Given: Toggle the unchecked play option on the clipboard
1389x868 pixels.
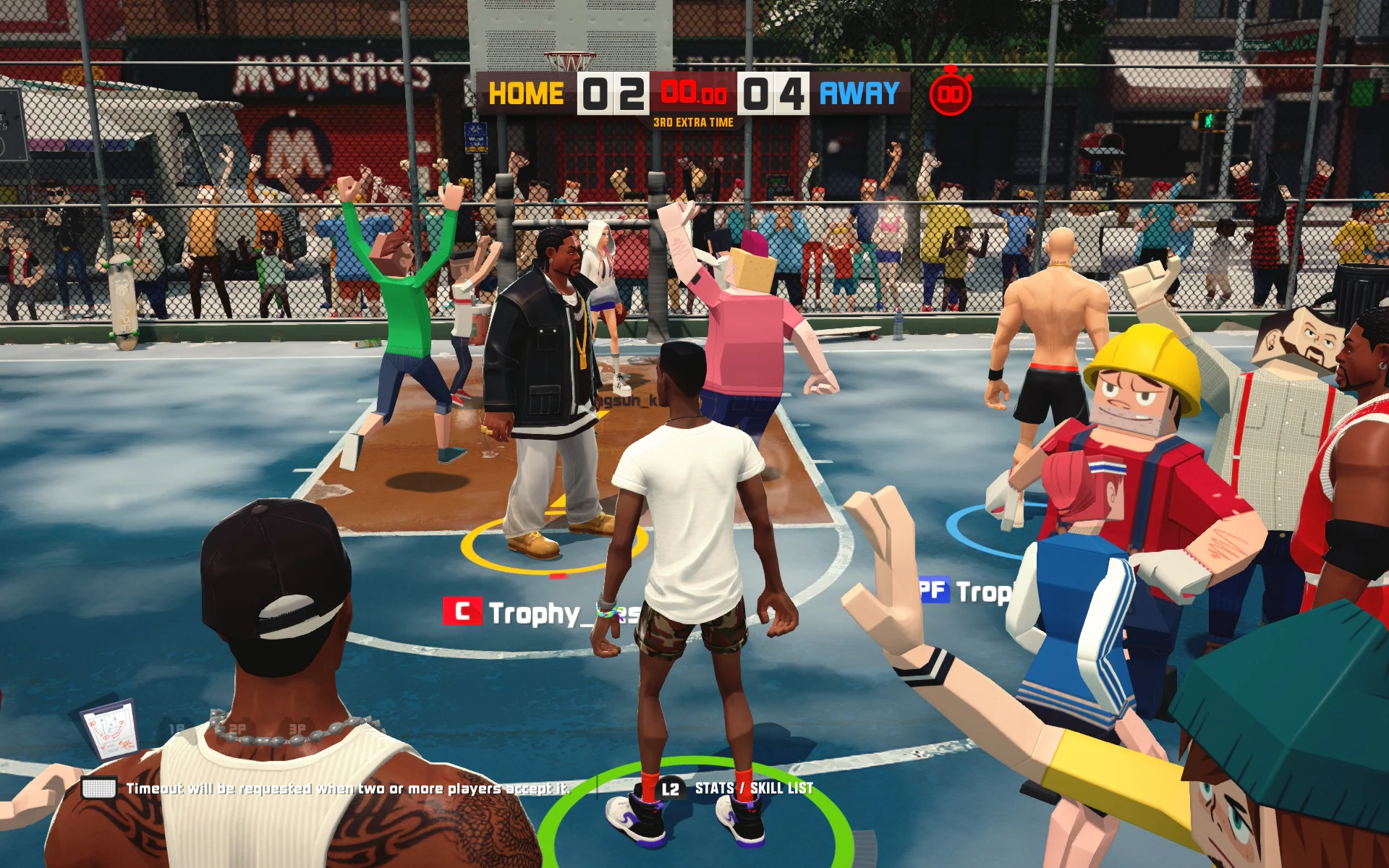Looking at the screenshot, I should point(105,752).
